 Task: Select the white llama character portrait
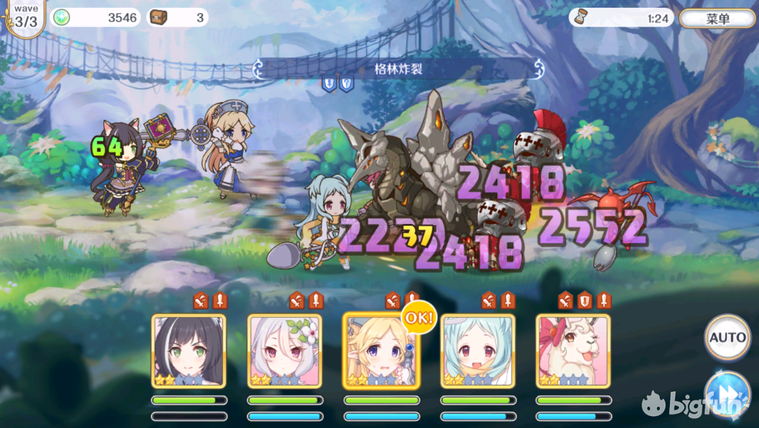[x=573, y=351]
